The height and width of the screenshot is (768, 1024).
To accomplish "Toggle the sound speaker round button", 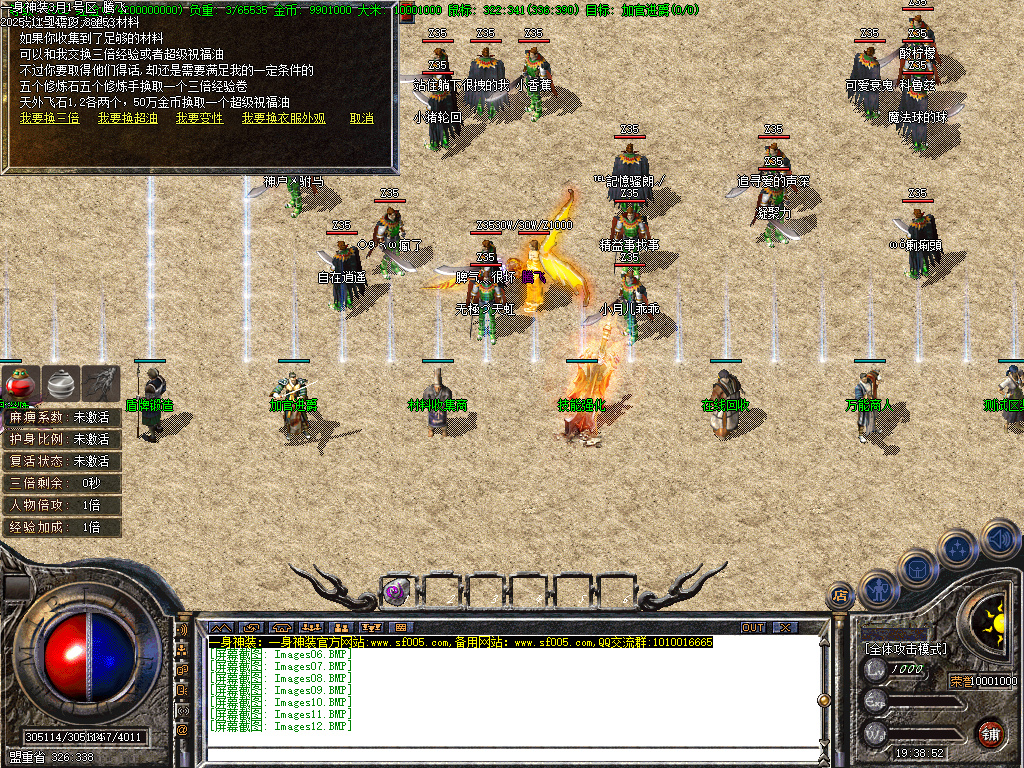I will [997, 539].
